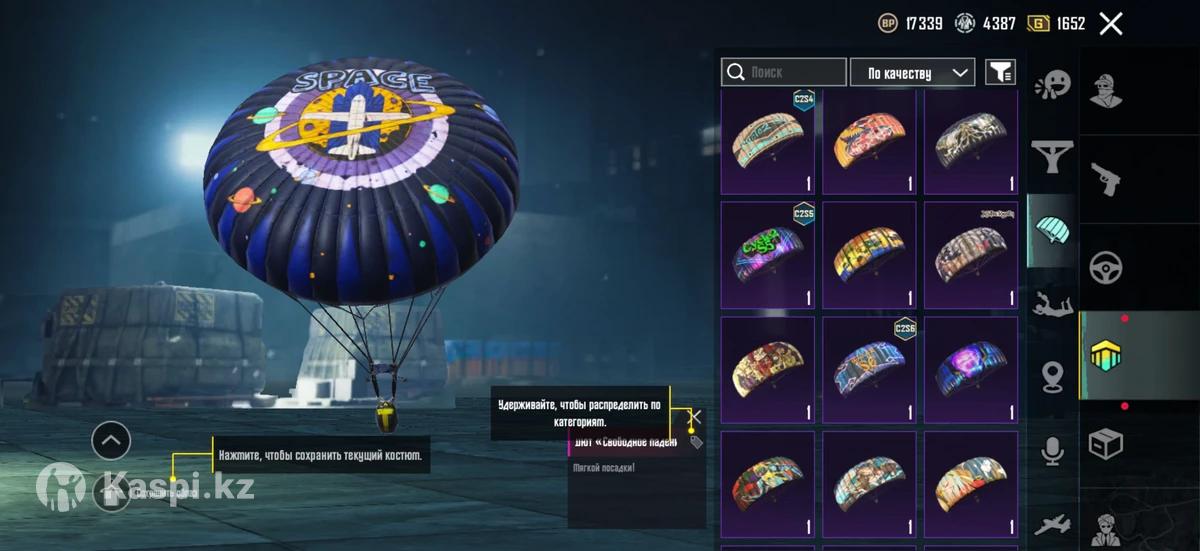Open the parachute category tab
The height and width of the screenshot is (551, 1200).
coord(1052,229)
